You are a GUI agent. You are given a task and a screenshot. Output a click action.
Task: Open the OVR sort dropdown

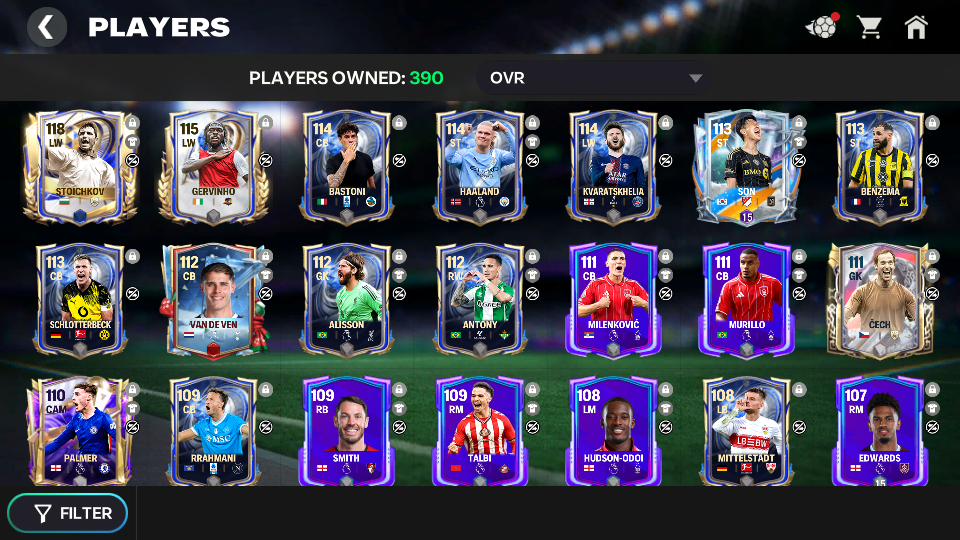(597, 78)
